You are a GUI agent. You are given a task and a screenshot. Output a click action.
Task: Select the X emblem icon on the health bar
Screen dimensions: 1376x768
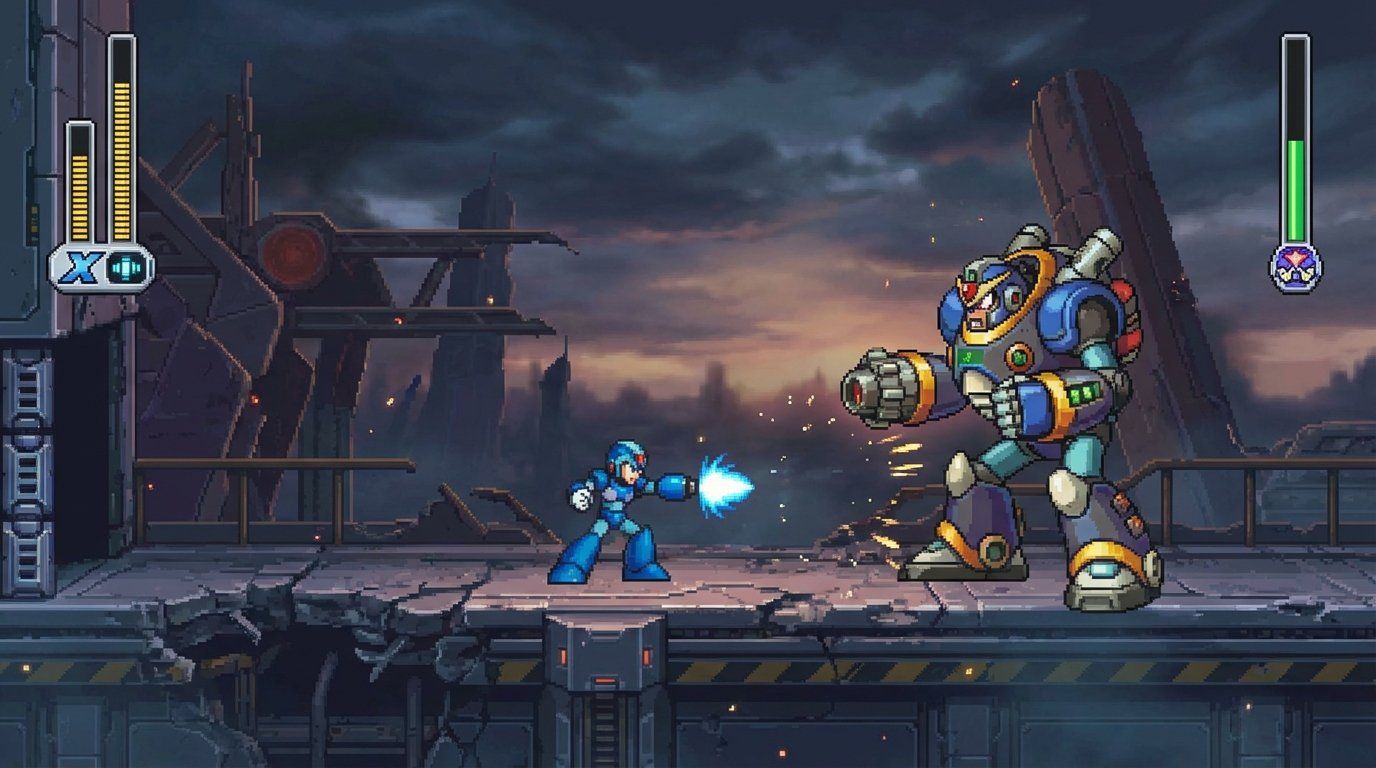pos(81,264)
